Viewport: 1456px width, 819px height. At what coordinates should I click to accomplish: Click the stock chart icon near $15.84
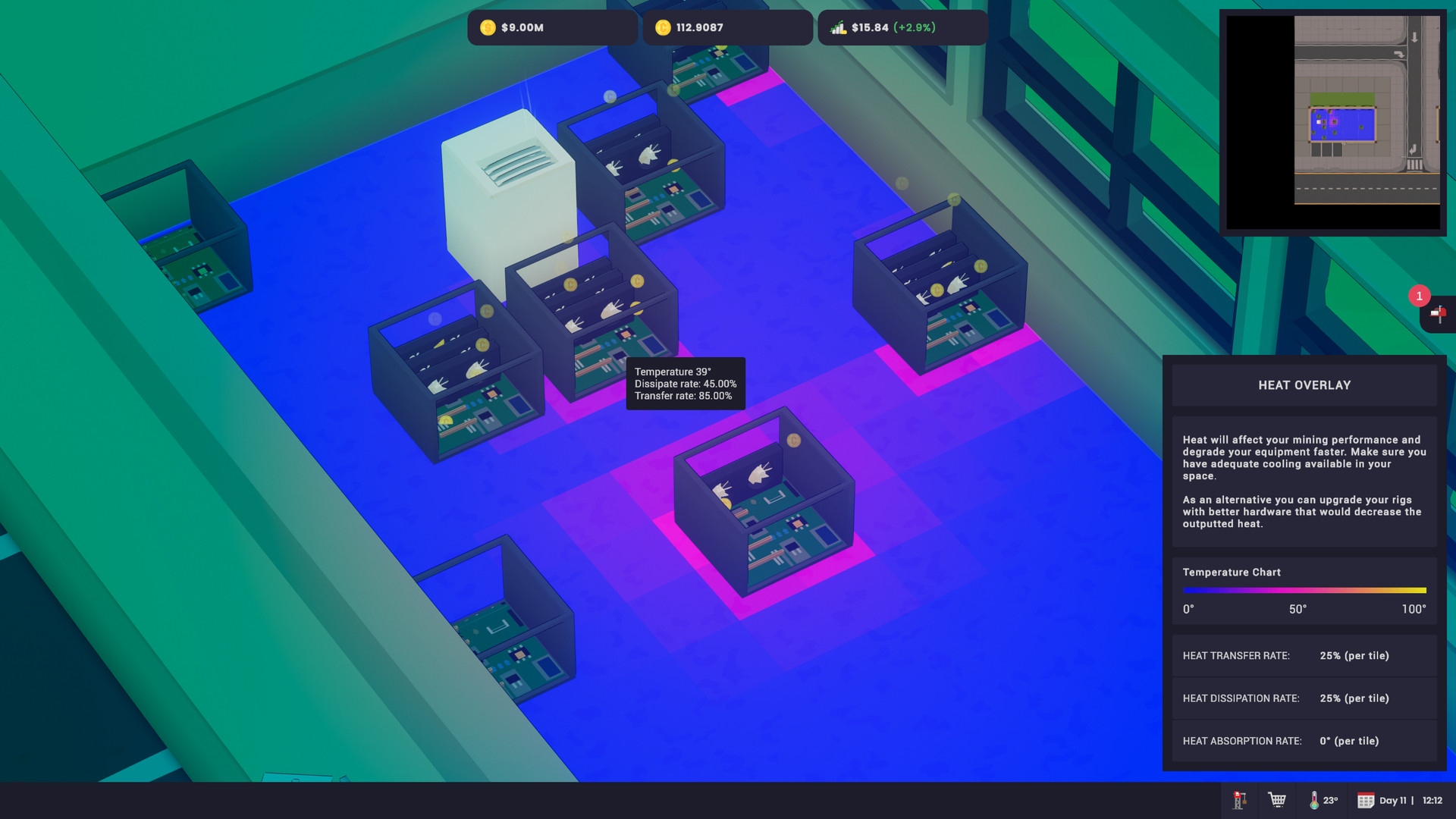(837, 27)
